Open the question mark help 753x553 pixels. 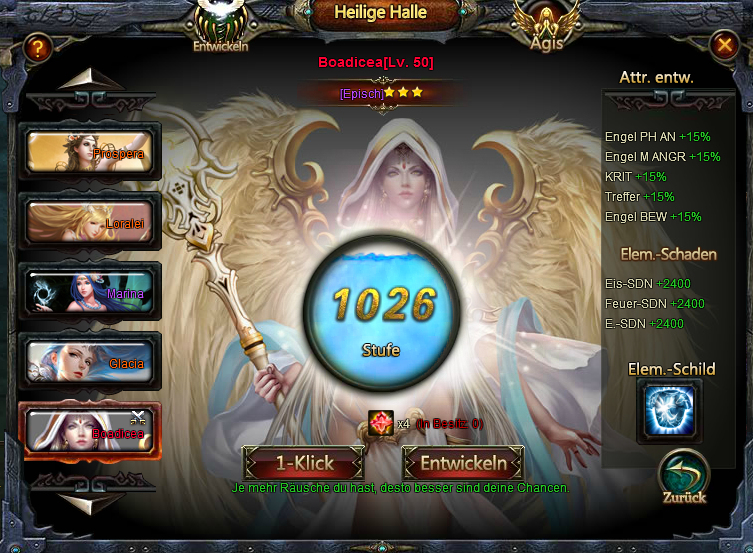pyautogui.click(x=37, y=46)
